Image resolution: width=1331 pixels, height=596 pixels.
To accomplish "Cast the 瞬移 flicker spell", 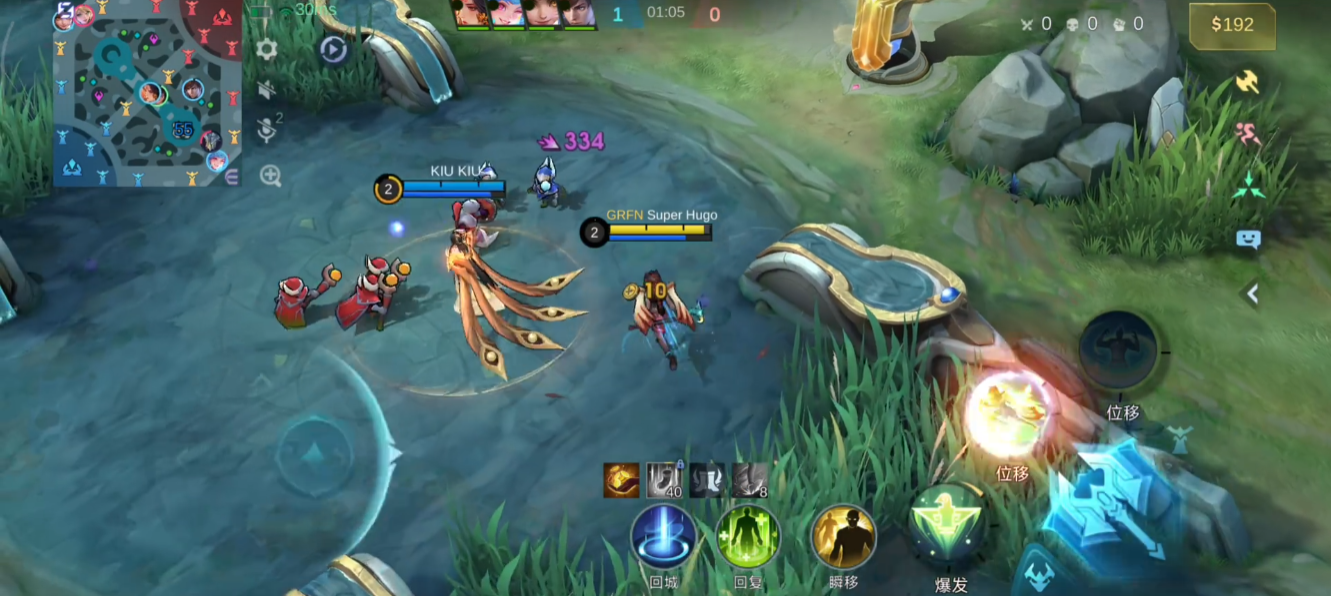I will [x=843, y=536].
